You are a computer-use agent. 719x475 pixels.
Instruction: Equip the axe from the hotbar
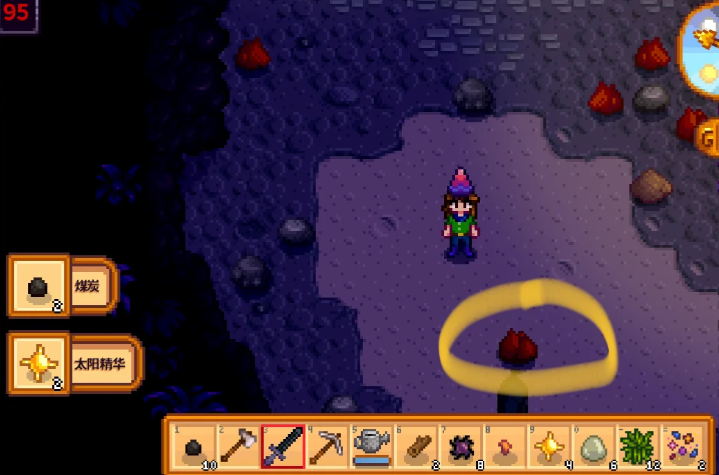tap(238, 446)
